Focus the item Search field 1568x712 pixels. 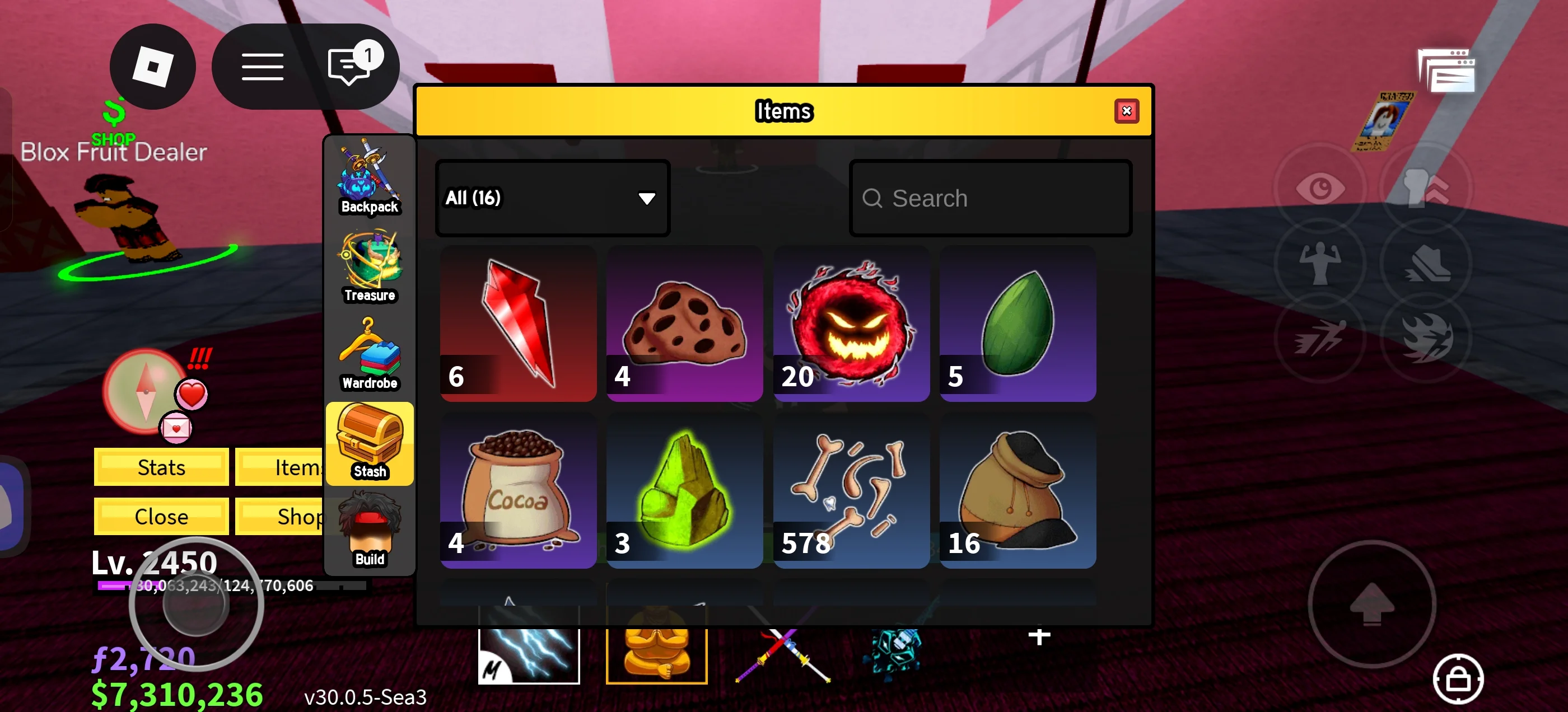click(x=990, y=198)
